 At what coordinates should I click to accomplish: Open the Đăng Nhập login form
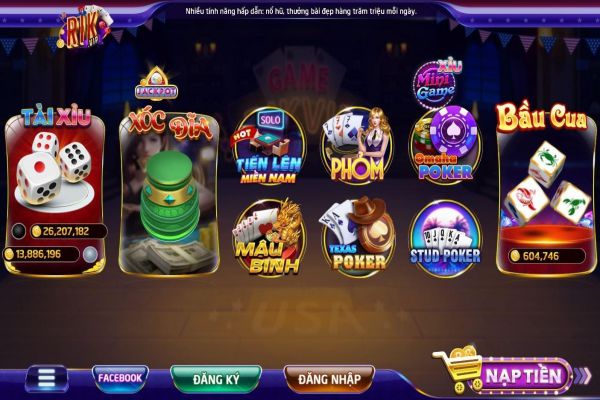pos(329,378)
